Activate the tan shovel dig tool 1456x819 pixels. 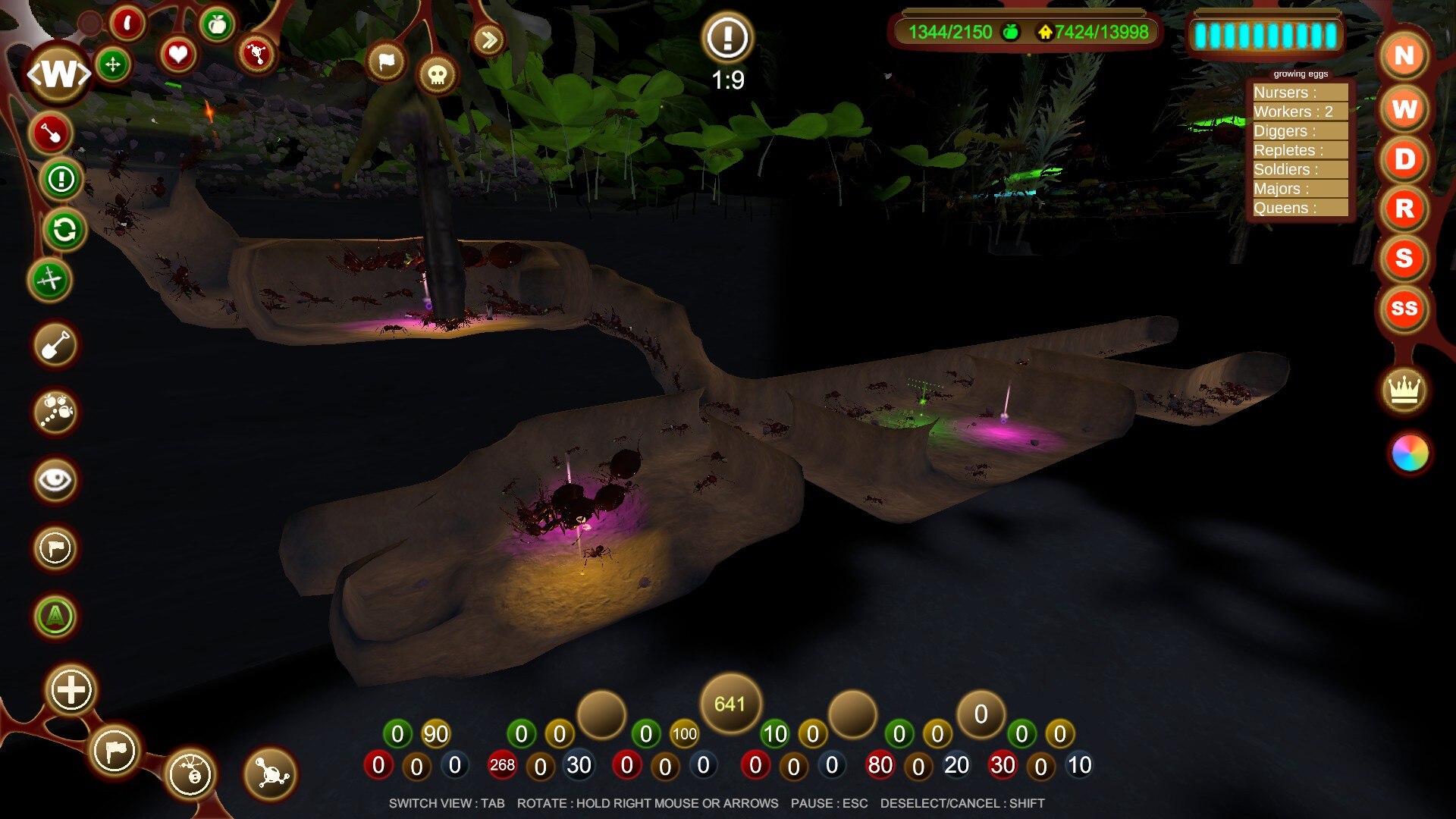tap(55, 346)
